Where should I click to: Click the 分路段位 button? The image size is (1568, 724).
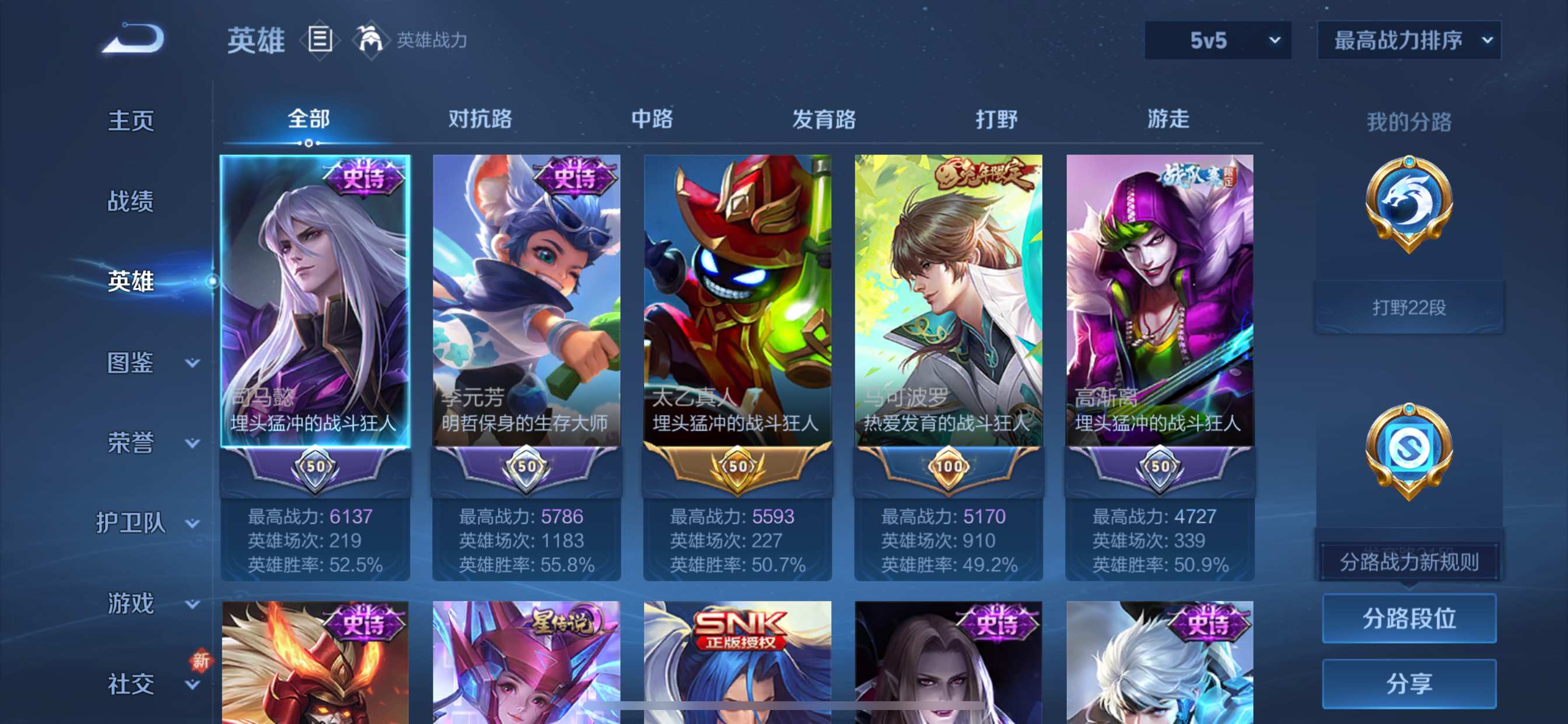(x=1409, y=618)
